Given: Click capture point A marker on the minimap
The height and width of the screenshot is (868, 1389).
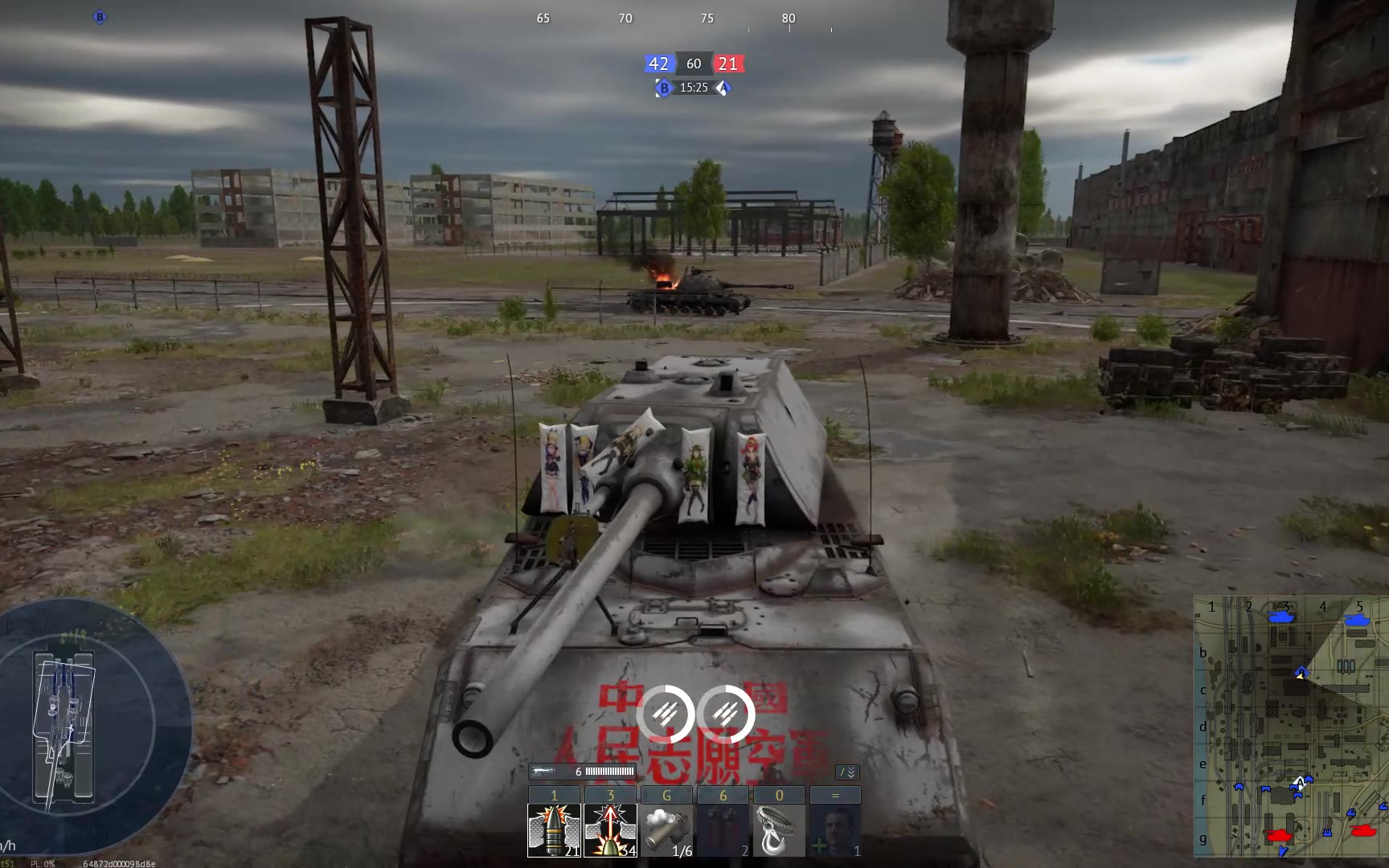Looking at the screenshot, I should (x=1300, y=782).
